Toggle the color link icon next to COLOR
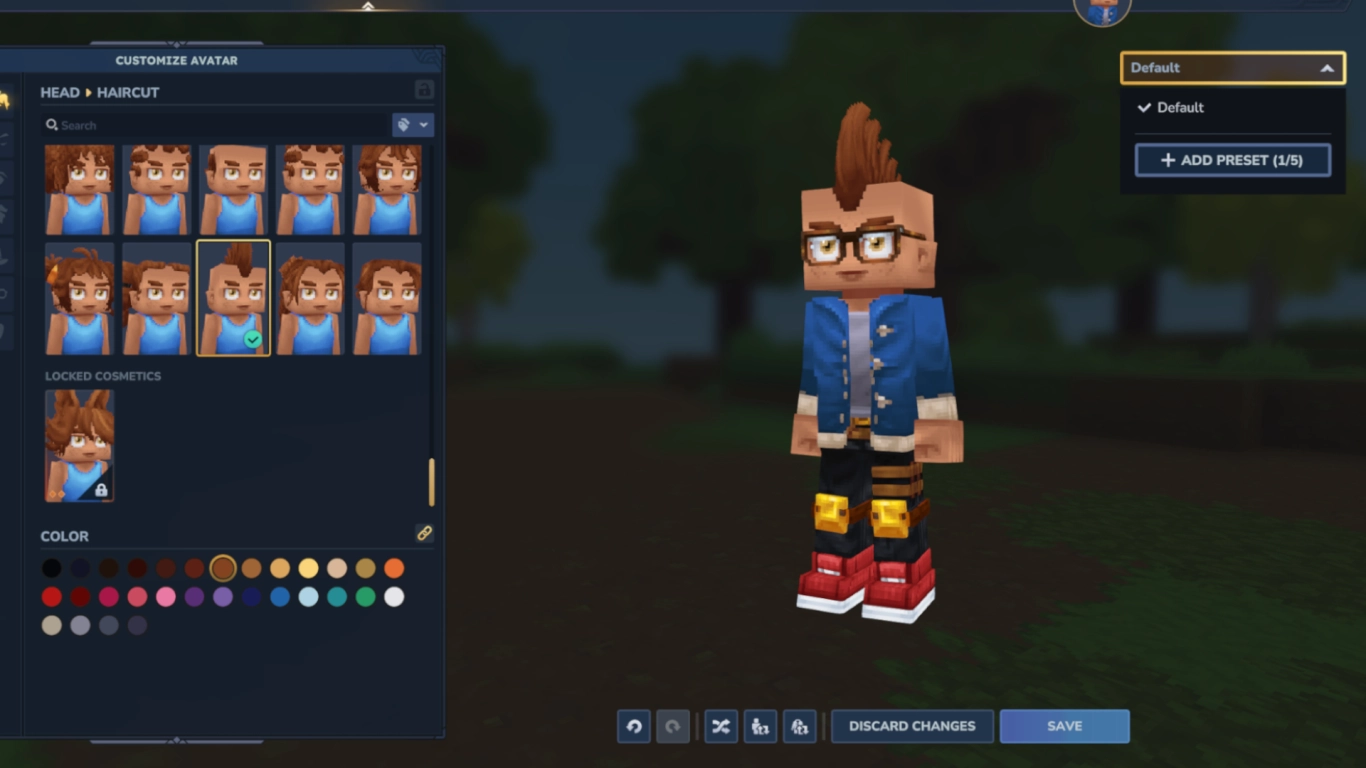 tap(424, 534)
